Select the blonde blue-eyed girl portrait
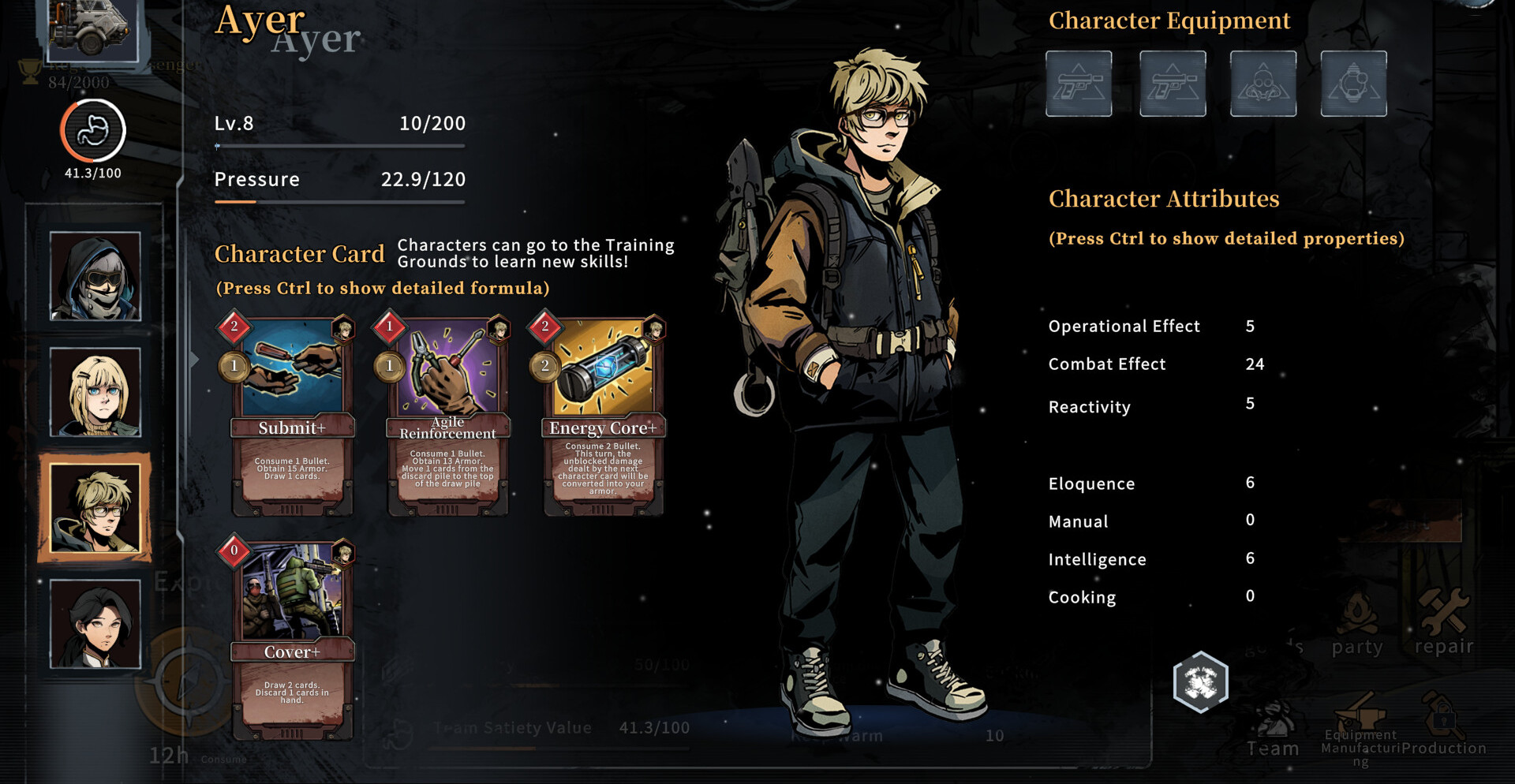The image size is (1515, 784). pos(95,392)
